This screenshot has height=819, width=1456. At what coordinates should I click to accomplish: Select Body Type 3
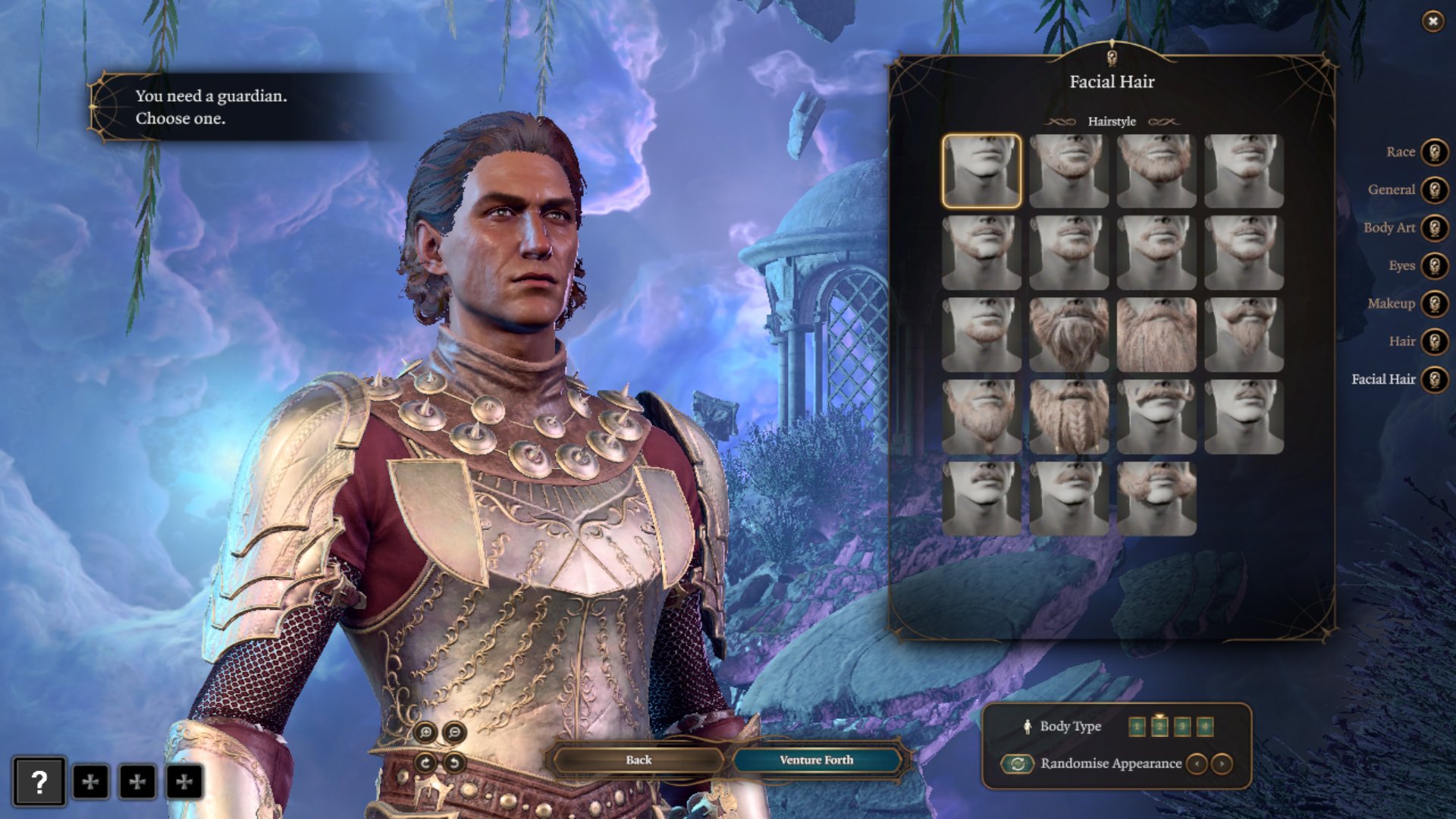click(x=1181, y=726)
